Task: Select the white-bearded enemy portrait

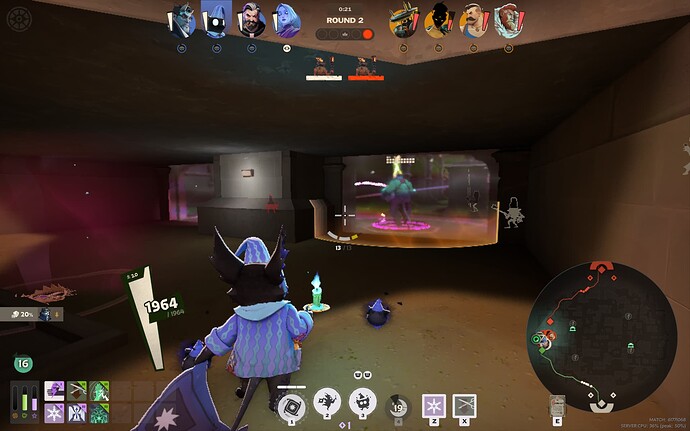Action: (508, 19)
